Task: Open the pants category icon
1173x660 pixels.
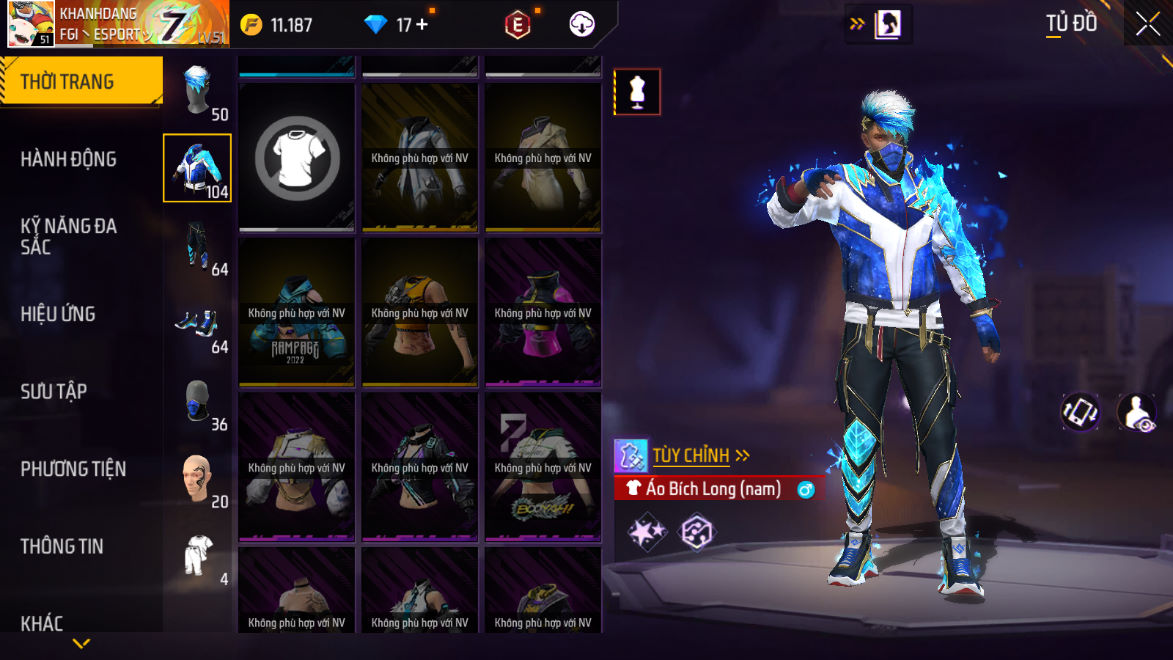Action: pos(197,246)
